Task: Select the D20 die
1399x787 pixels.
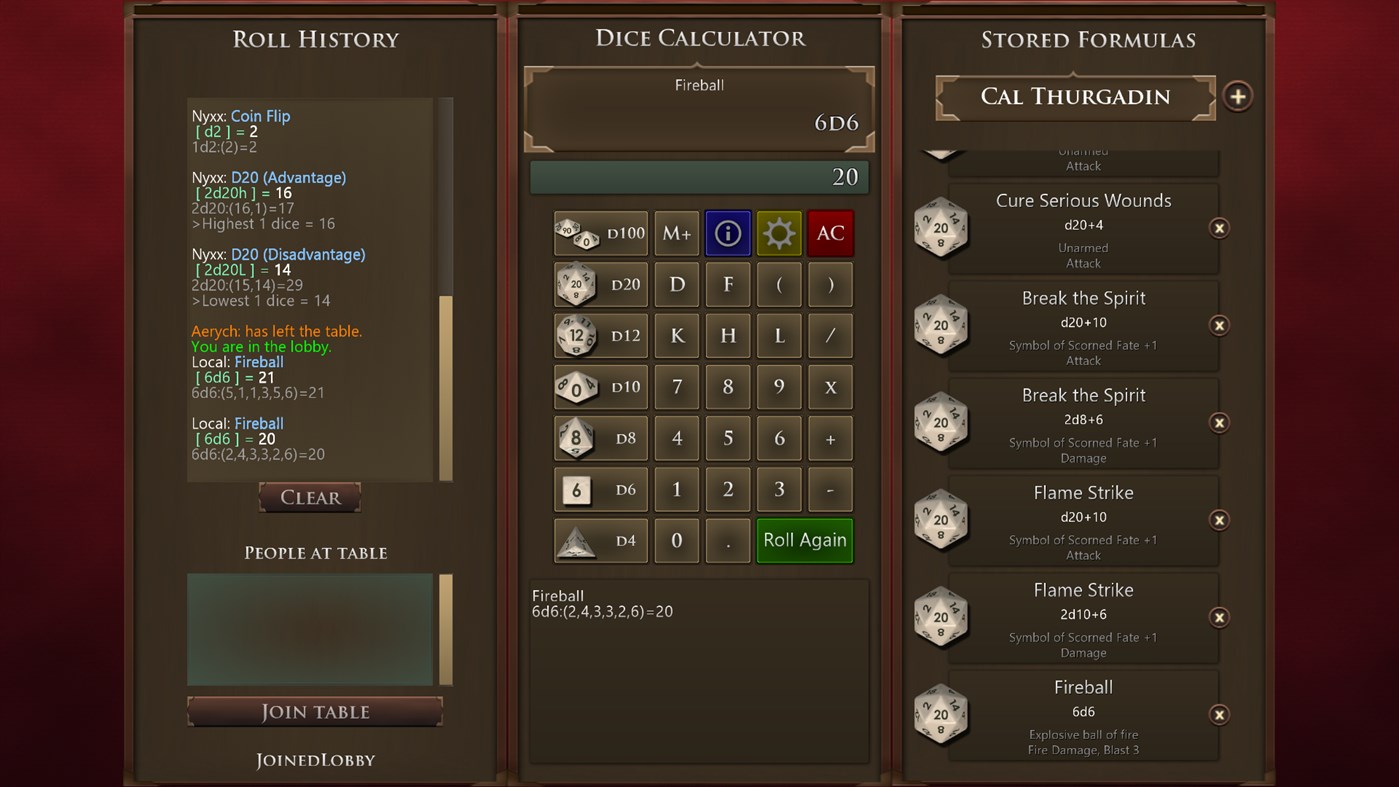Action: tap(600, 284)
